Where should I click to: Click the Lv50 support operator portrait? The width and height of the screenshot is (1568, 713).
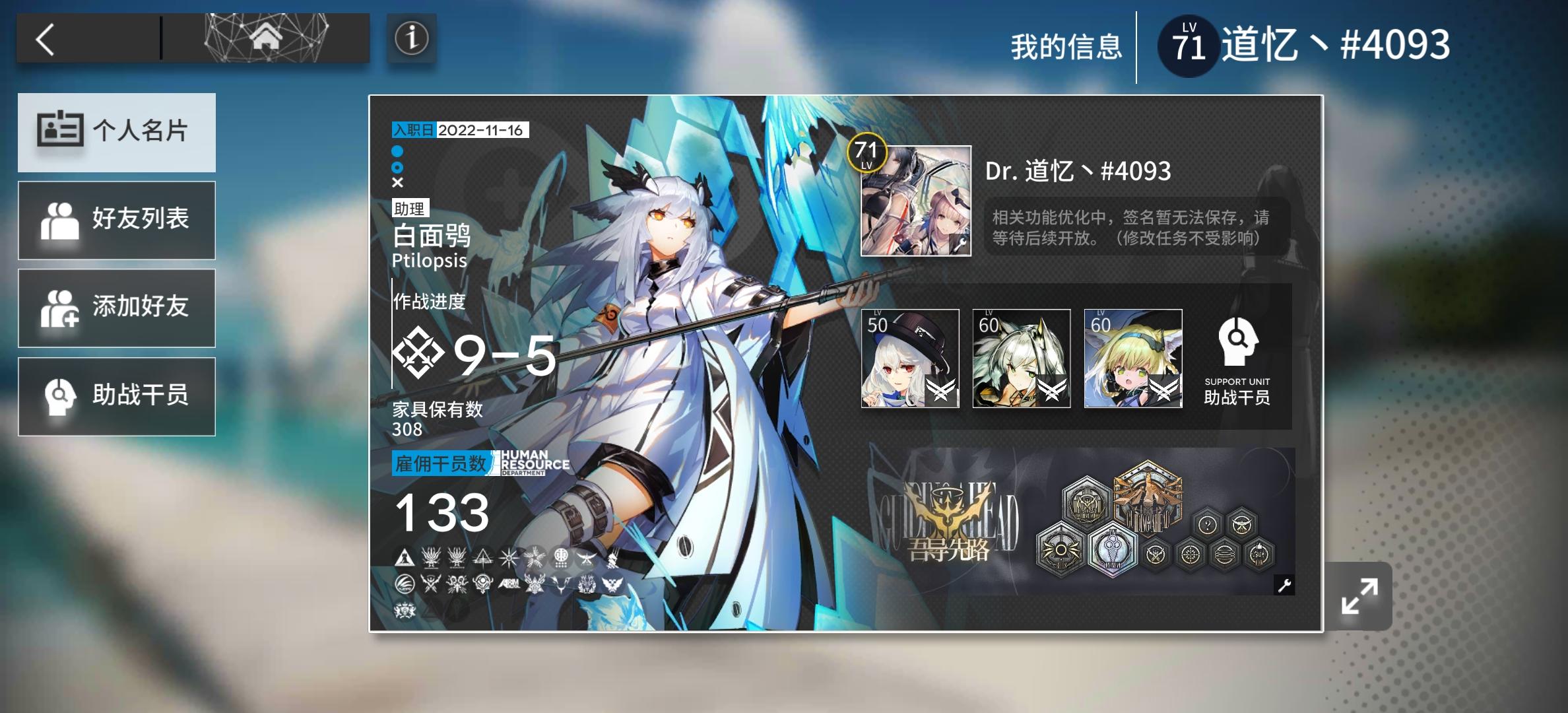(x=912, y=359)
